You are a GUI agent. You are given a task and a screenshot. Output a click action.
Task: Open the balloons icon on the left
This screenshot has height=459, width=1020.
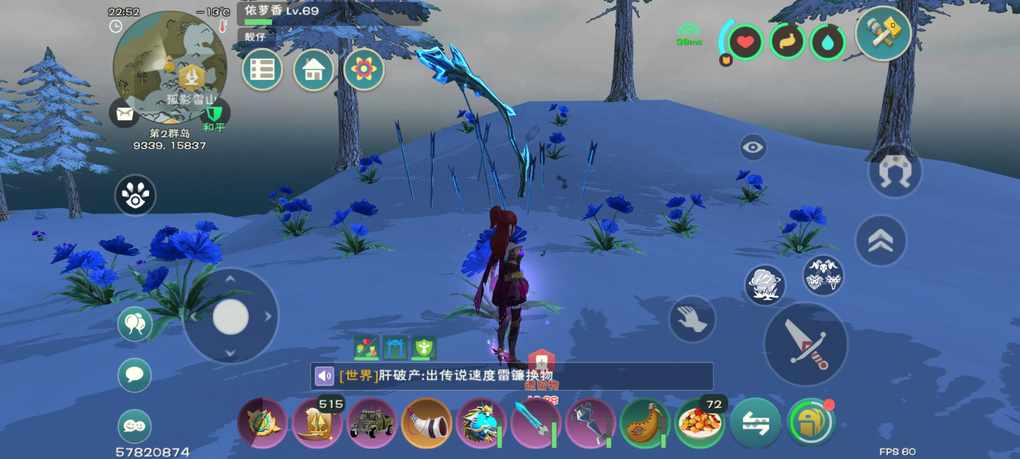point(134,324)
